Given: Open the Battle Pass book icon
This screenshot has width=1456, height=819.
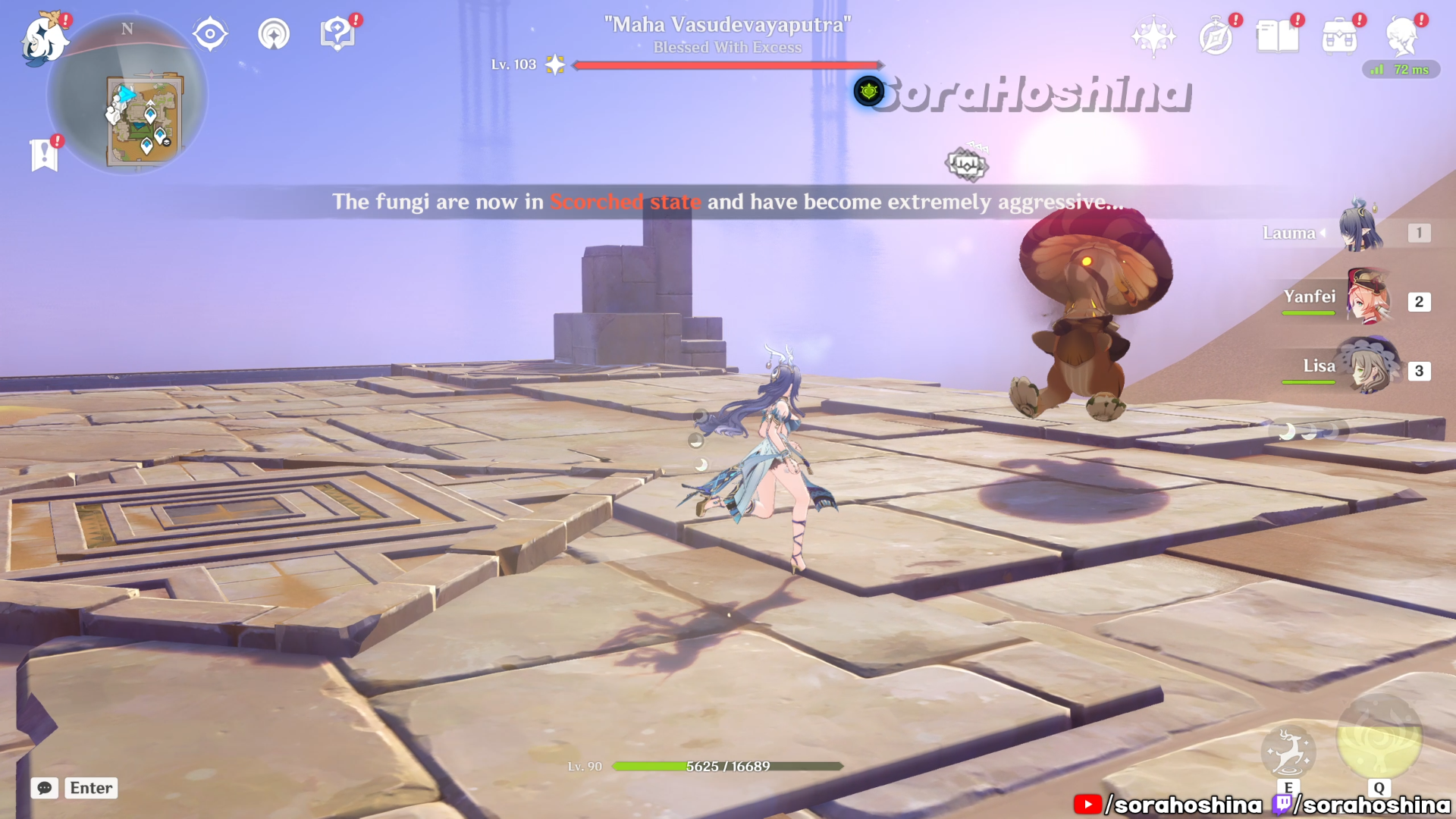Looking at the screenshot, I should tap(1278, 36).
